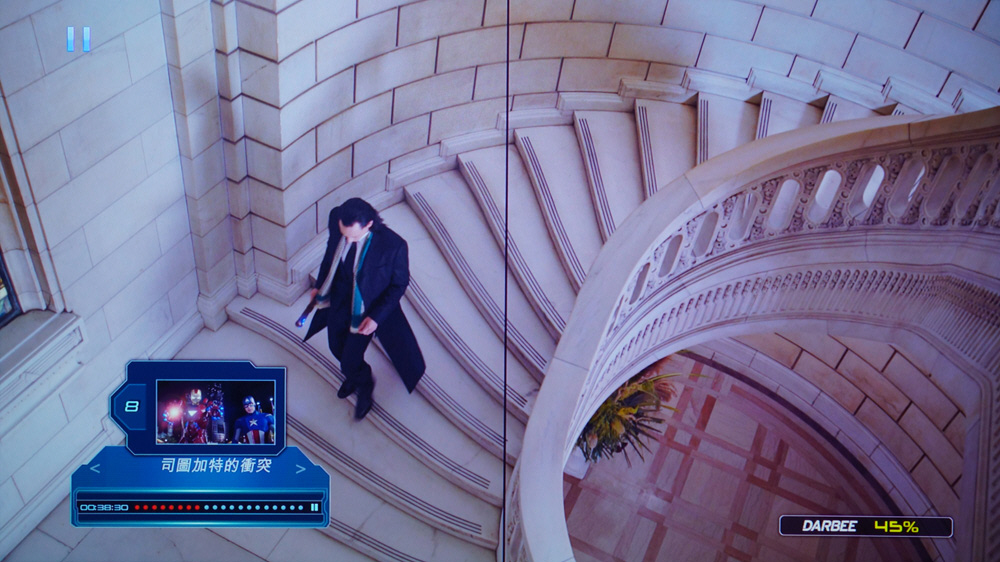Open the chapter 8 thumbnail preview
1000x562 pixels.
(x=215, y=411)
